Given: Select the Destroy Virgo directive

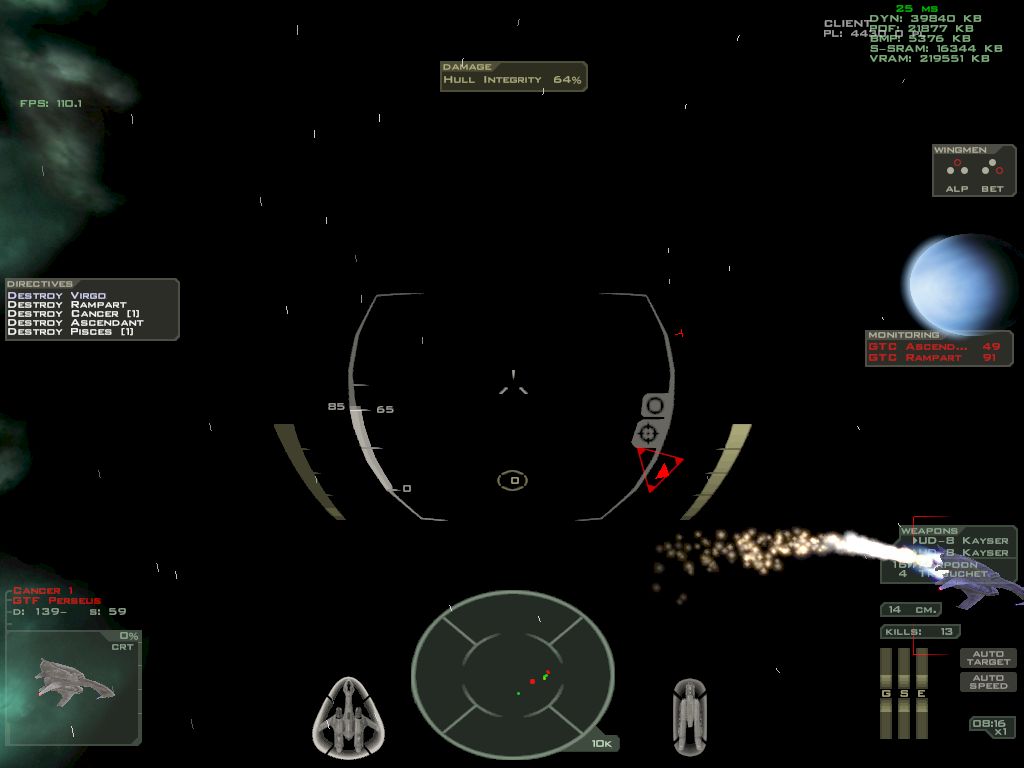Looking at the screenshot, I should pyautogui.click(x=56, y=296).
